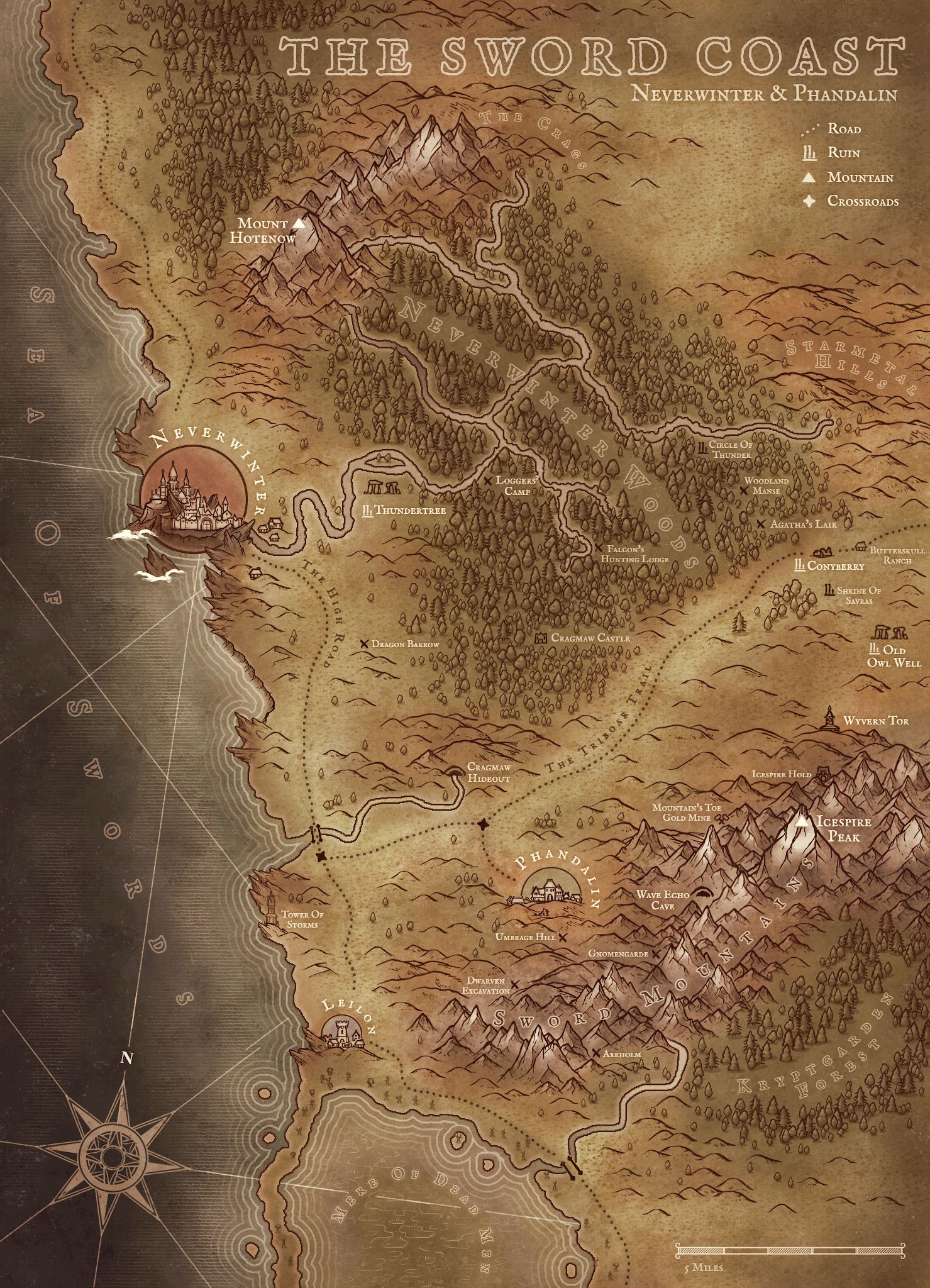930x1288 pixels.
Task: Click the Dragon Barrow X marker
Action: [x=364, y=644]
